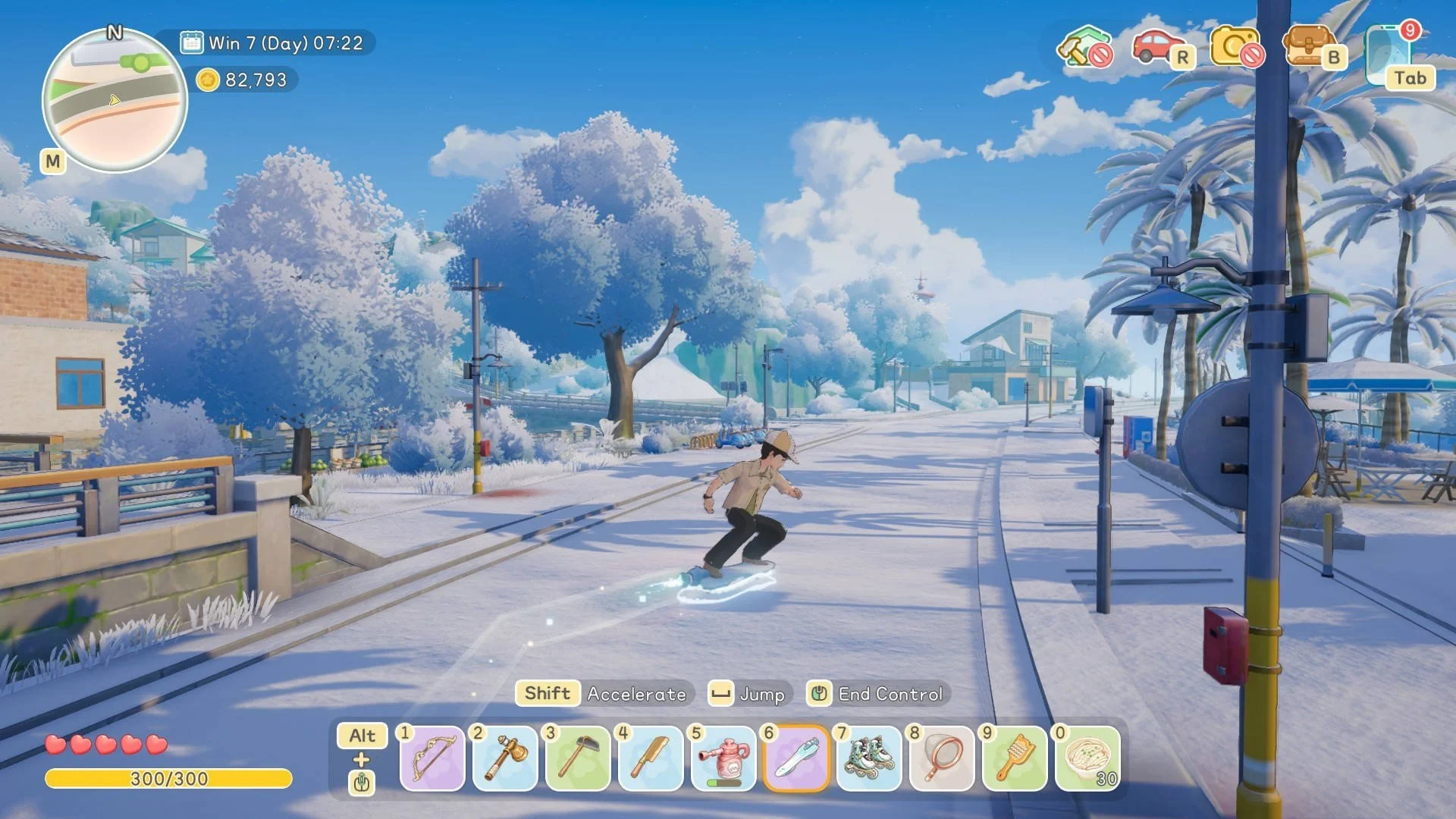
Task: Select the cleaver knife slot
Action: pos(651,758)
